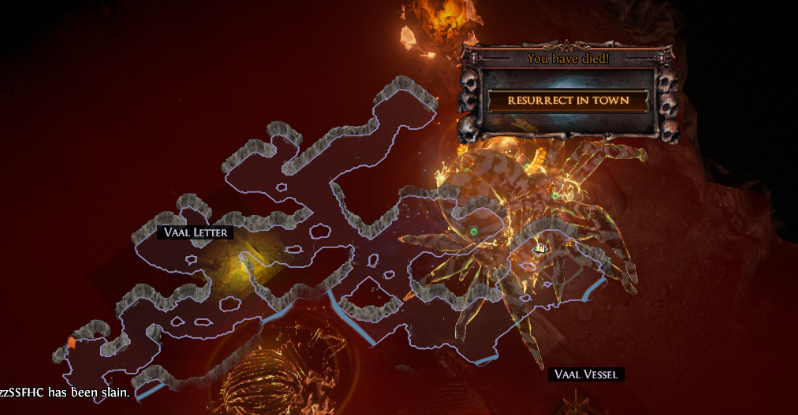Select the Vaal Letter label
Image resolution: width=798 pixels, height=415 pixels.
pyautogui.click(x=196, y=232)
